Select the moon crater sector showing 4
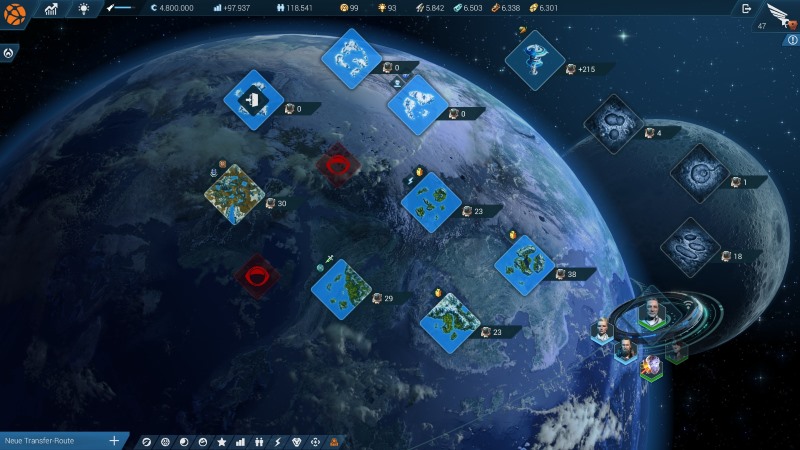This screenshot has width=800, height=450. pyautogui.click(x=613, y=124)
